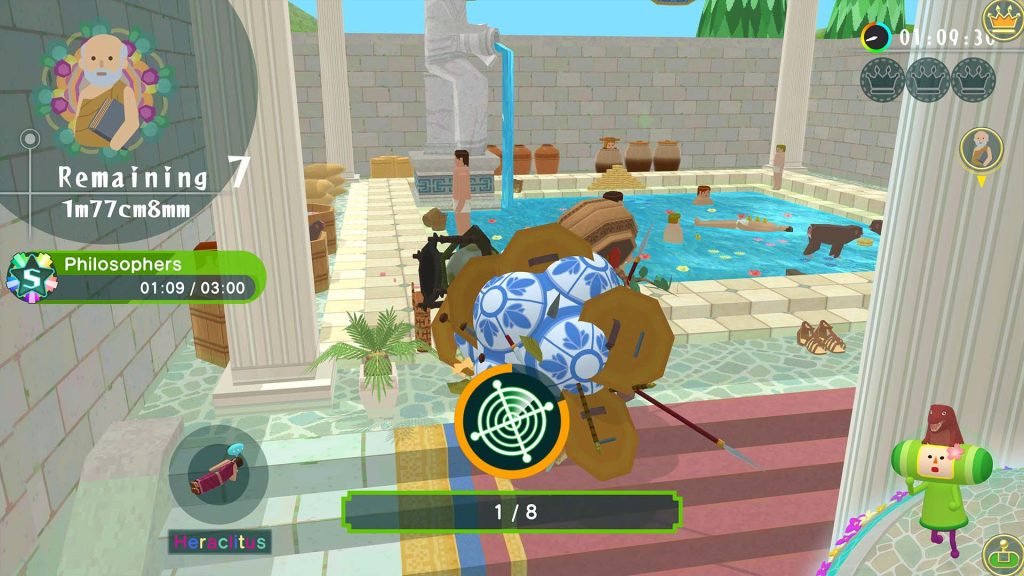Click the rainbow speed gauge icon
The image size is (1024, 576).
tap(876, 38)
